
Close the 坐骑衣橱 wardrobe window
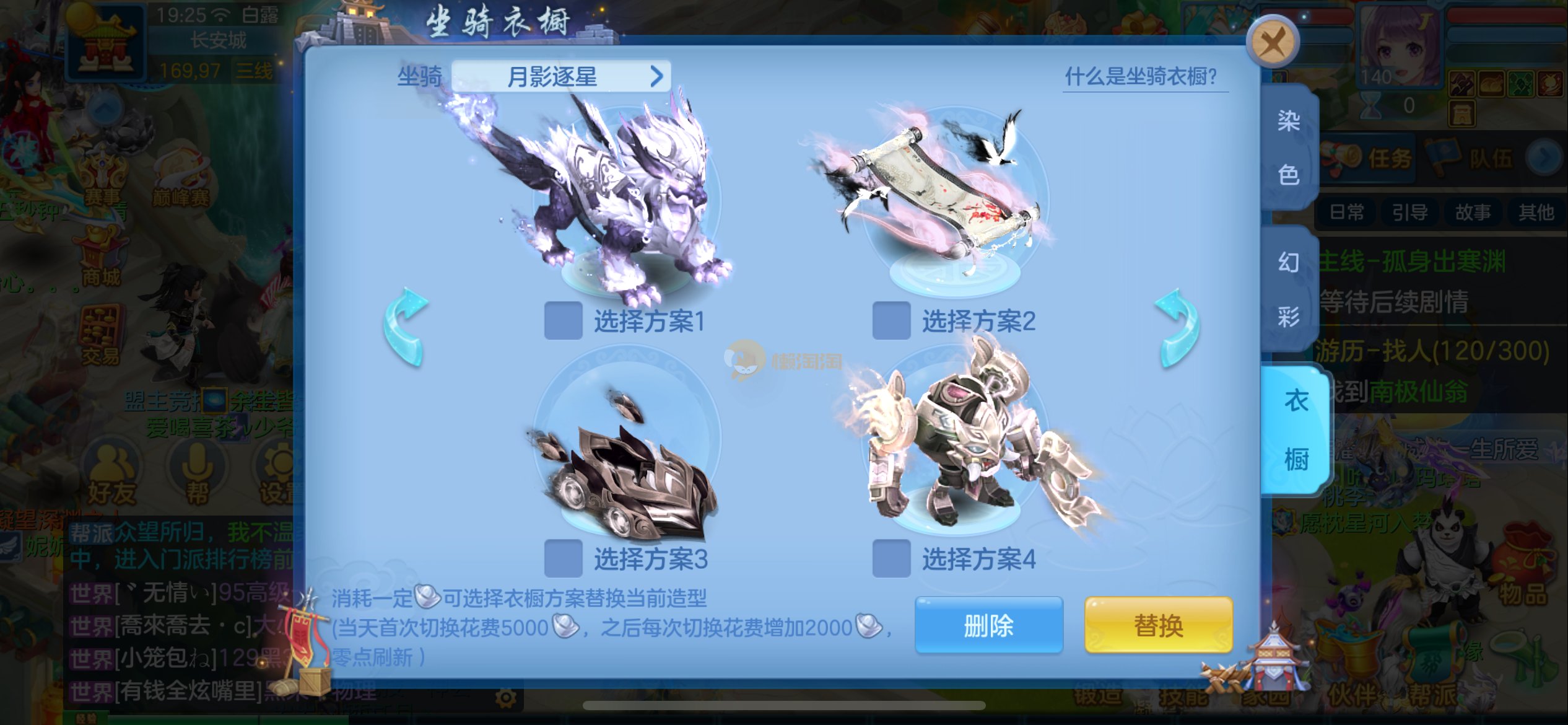pyautogui.click(x=1273, y=43)
